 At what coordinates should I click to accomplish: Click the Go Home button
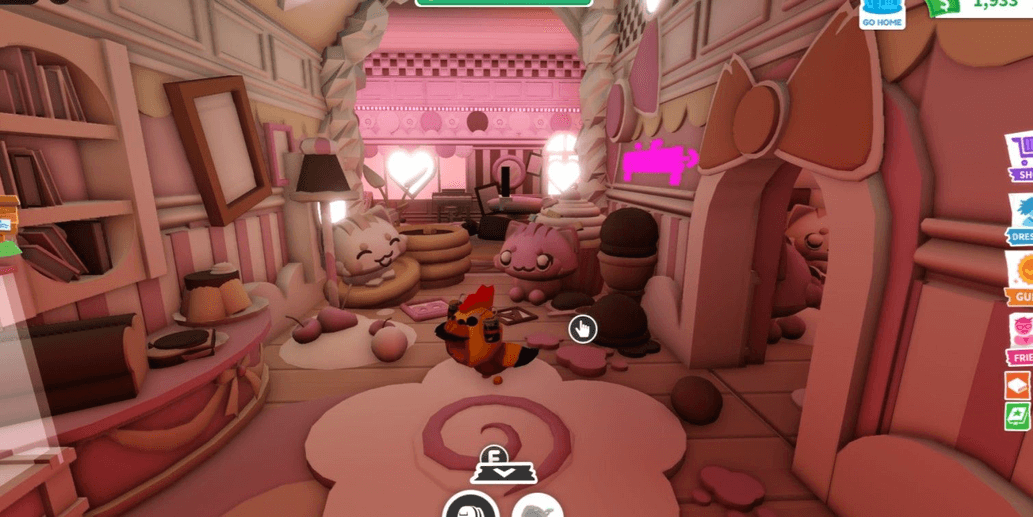tap(882, 13)
